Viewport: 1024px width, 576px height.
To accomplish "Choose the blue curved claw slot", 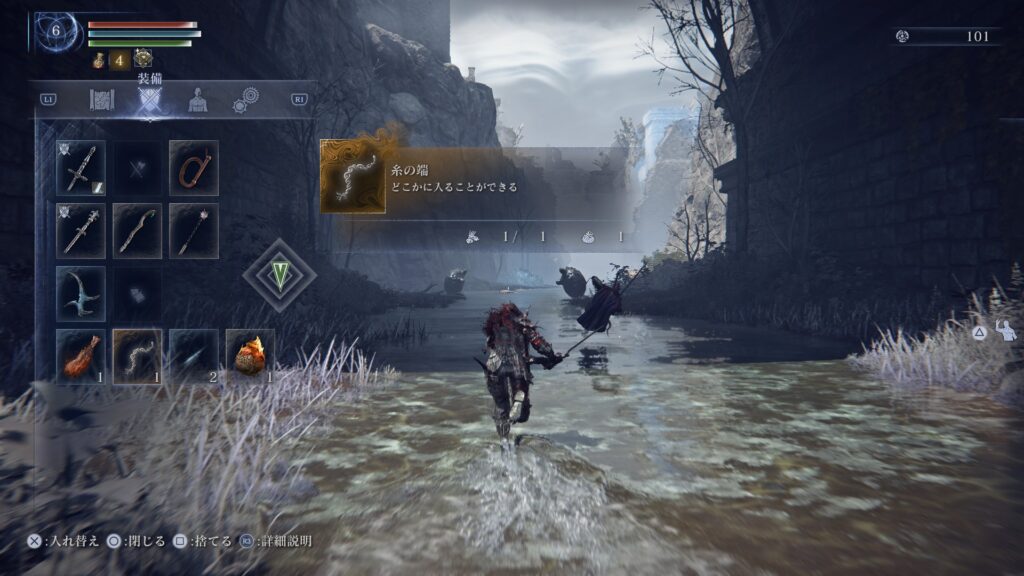I will [x=81, y=293].
